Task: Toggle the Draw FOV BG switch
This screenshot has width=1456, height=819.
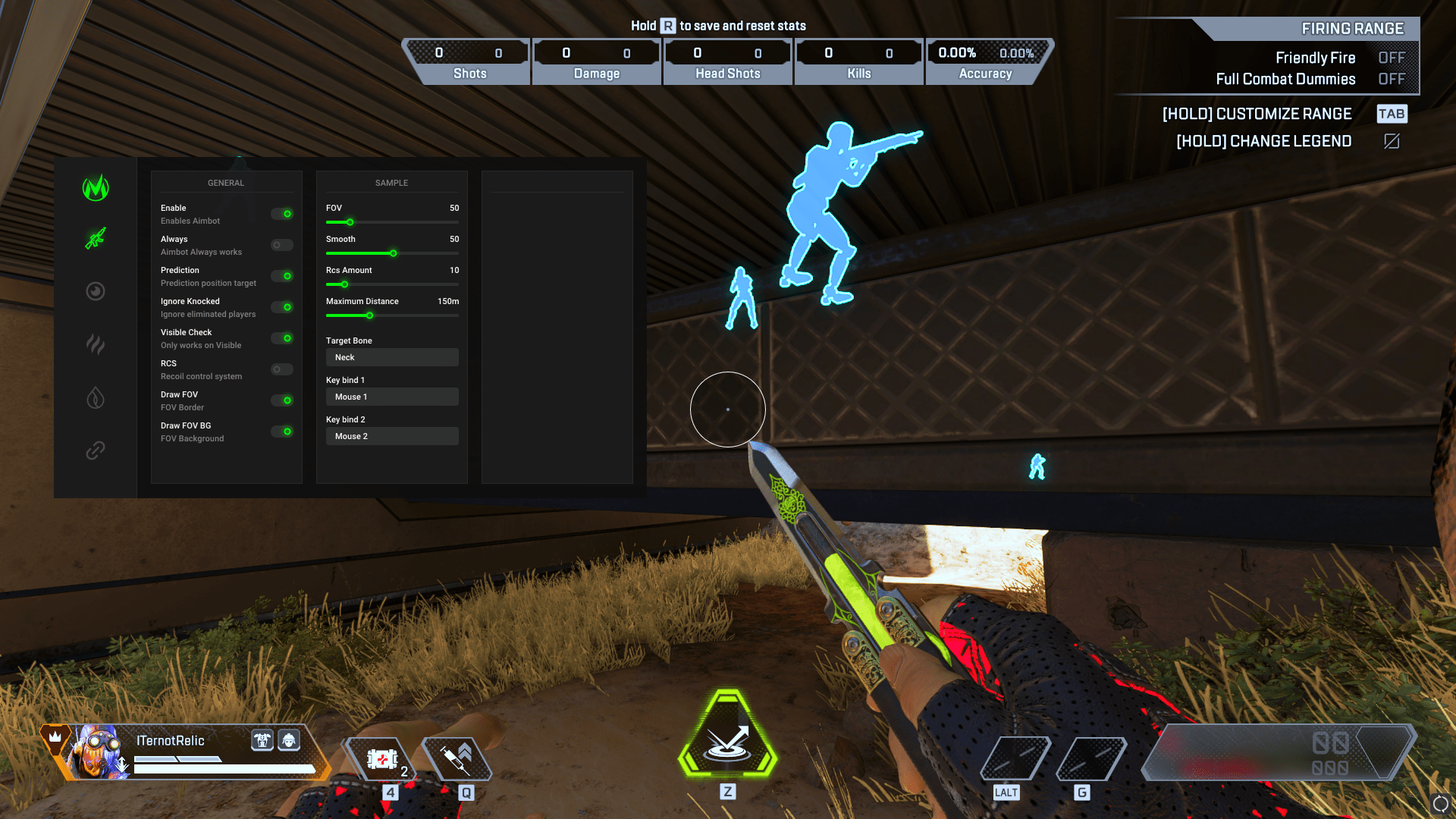Action: [x=282, y=431]
